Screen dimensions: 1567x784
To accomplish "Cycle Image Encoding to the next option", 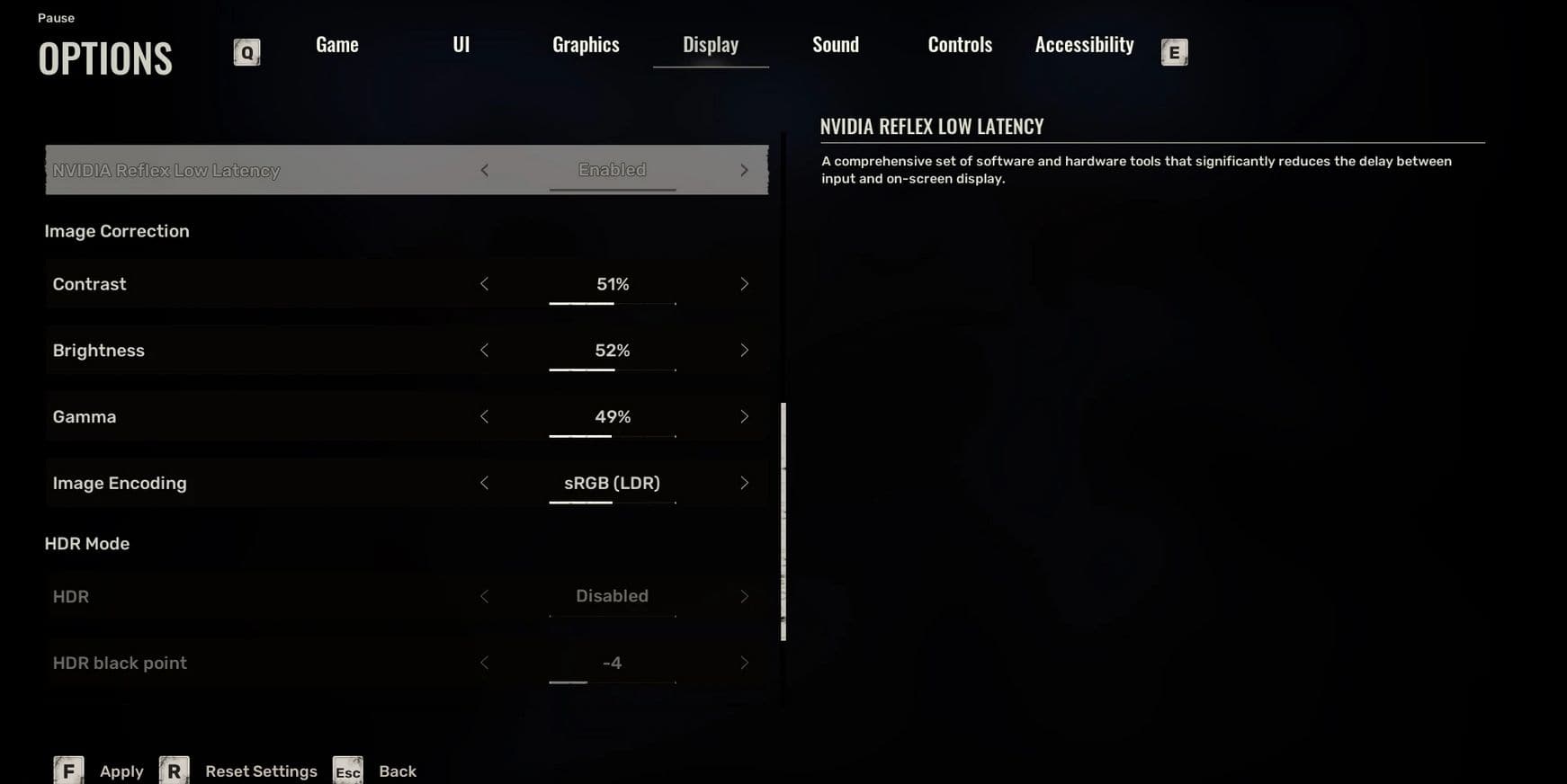I will coord(744,484).
